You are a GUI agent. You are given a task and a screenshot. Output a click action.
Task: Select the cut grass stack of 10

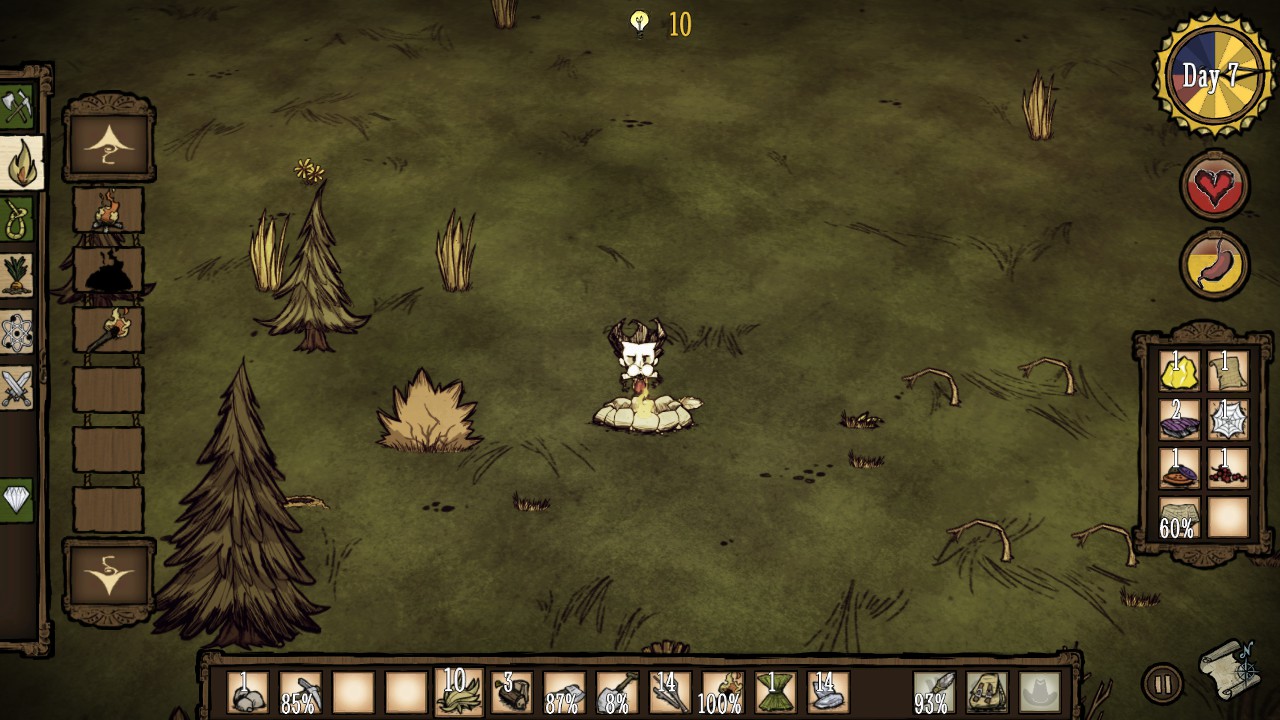[458, 692]
